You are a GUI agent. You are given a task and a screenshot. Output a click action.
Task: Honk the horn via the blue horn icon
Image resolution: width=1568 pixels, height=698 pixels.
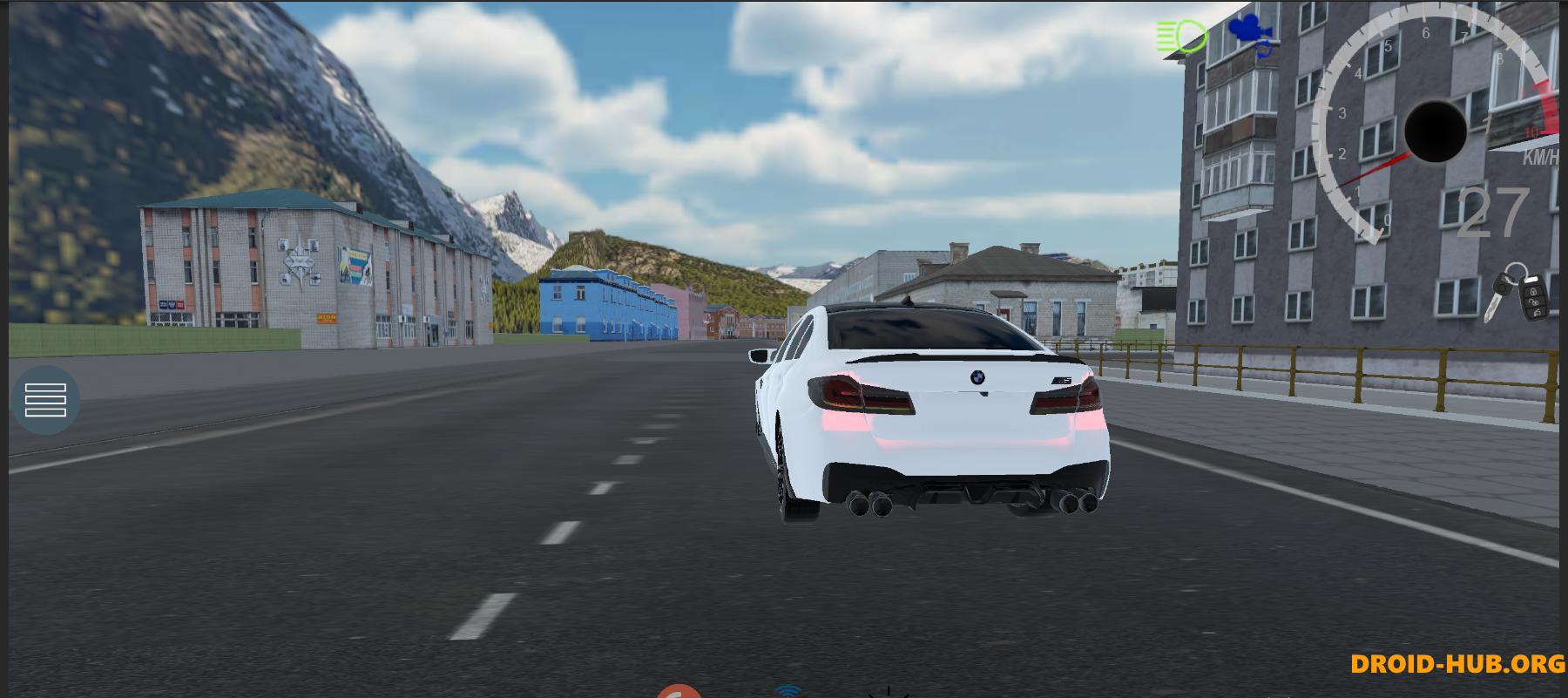click(1263, 51)
